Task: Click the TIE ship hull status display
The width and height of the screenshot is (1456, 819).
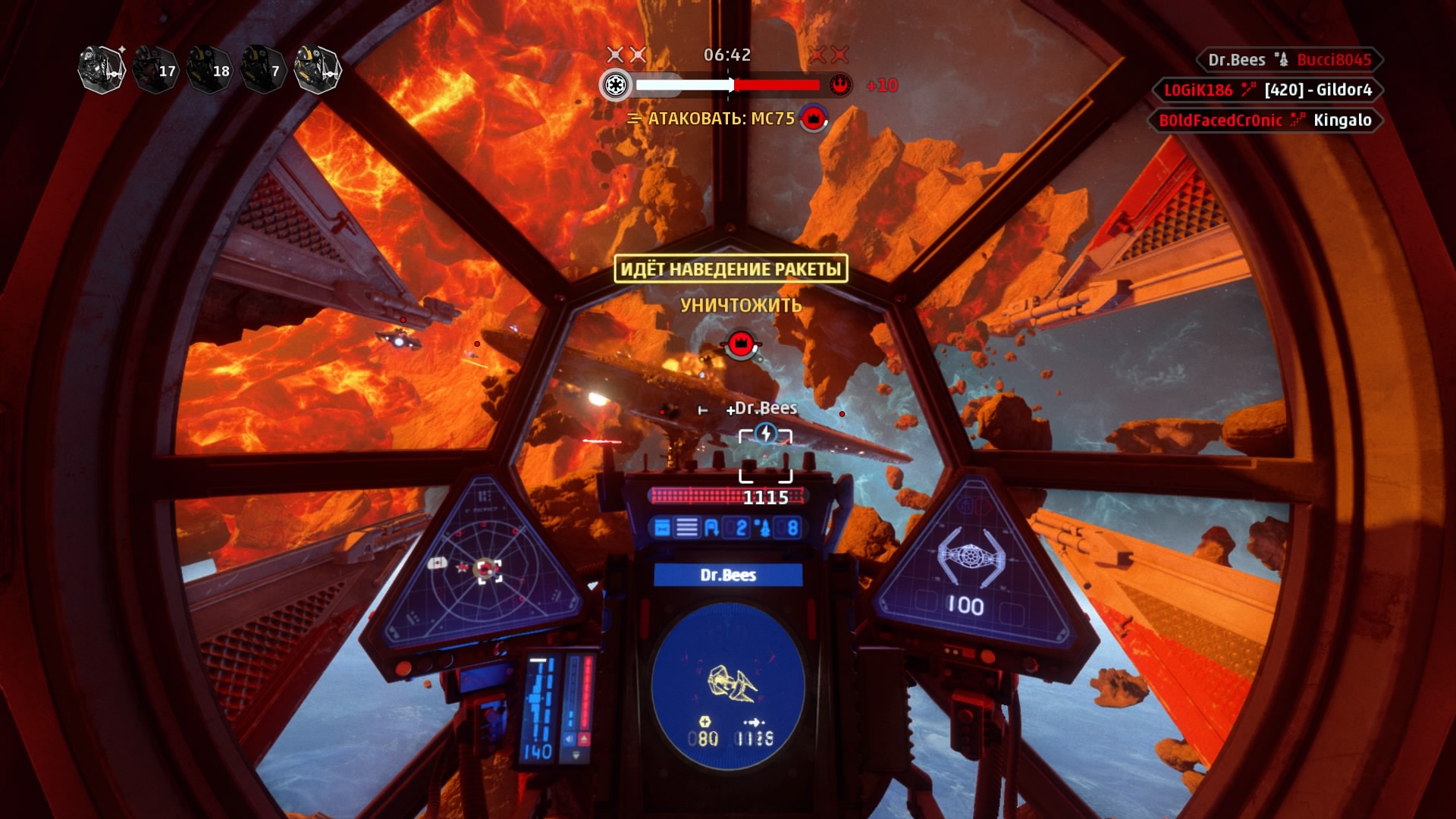Action: (x=971, y=569)
